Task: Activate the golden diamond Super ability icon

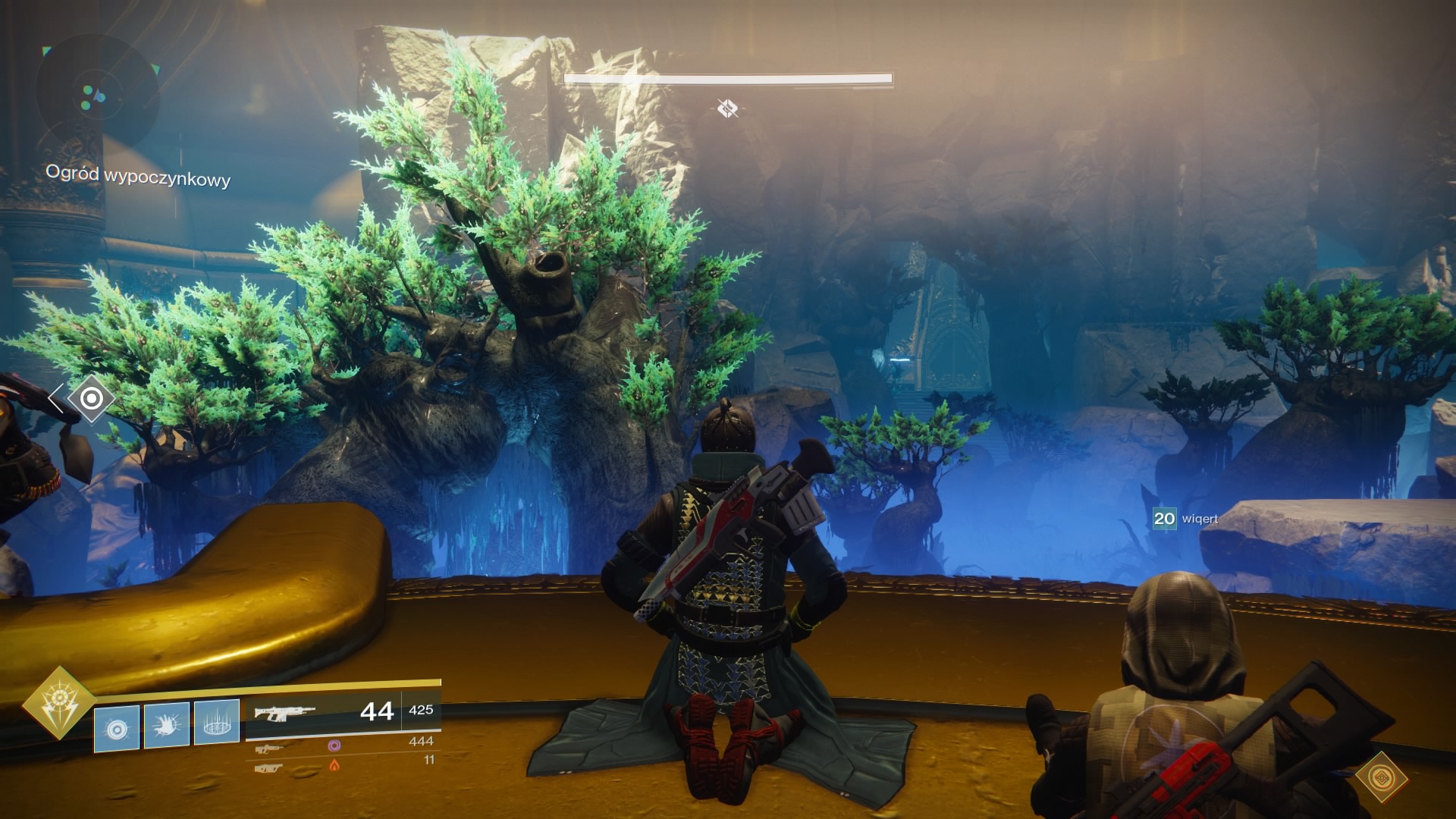Action: point(58,704)
